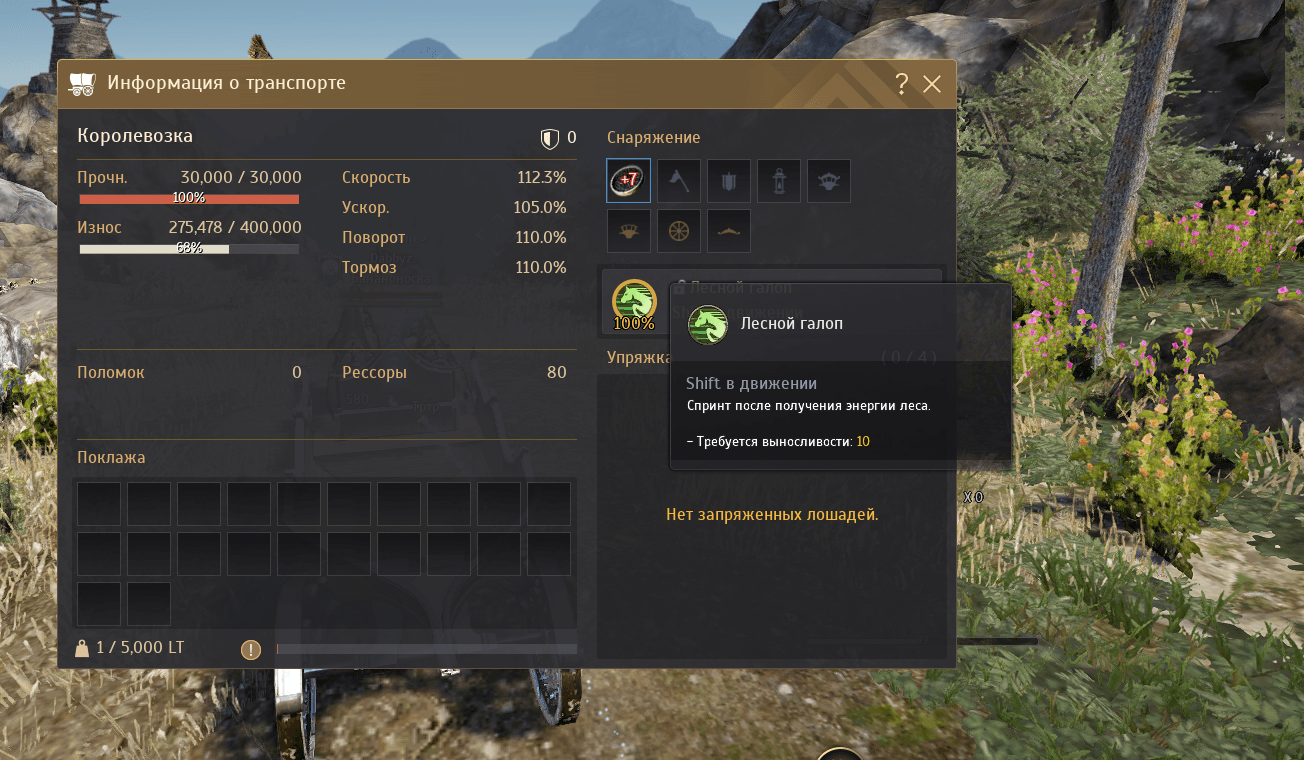Image resolution: width=1304 pixels, height=760 pixels.
Task: Click the curved yoke equipment slot
Action: click(x=729, y=231)
